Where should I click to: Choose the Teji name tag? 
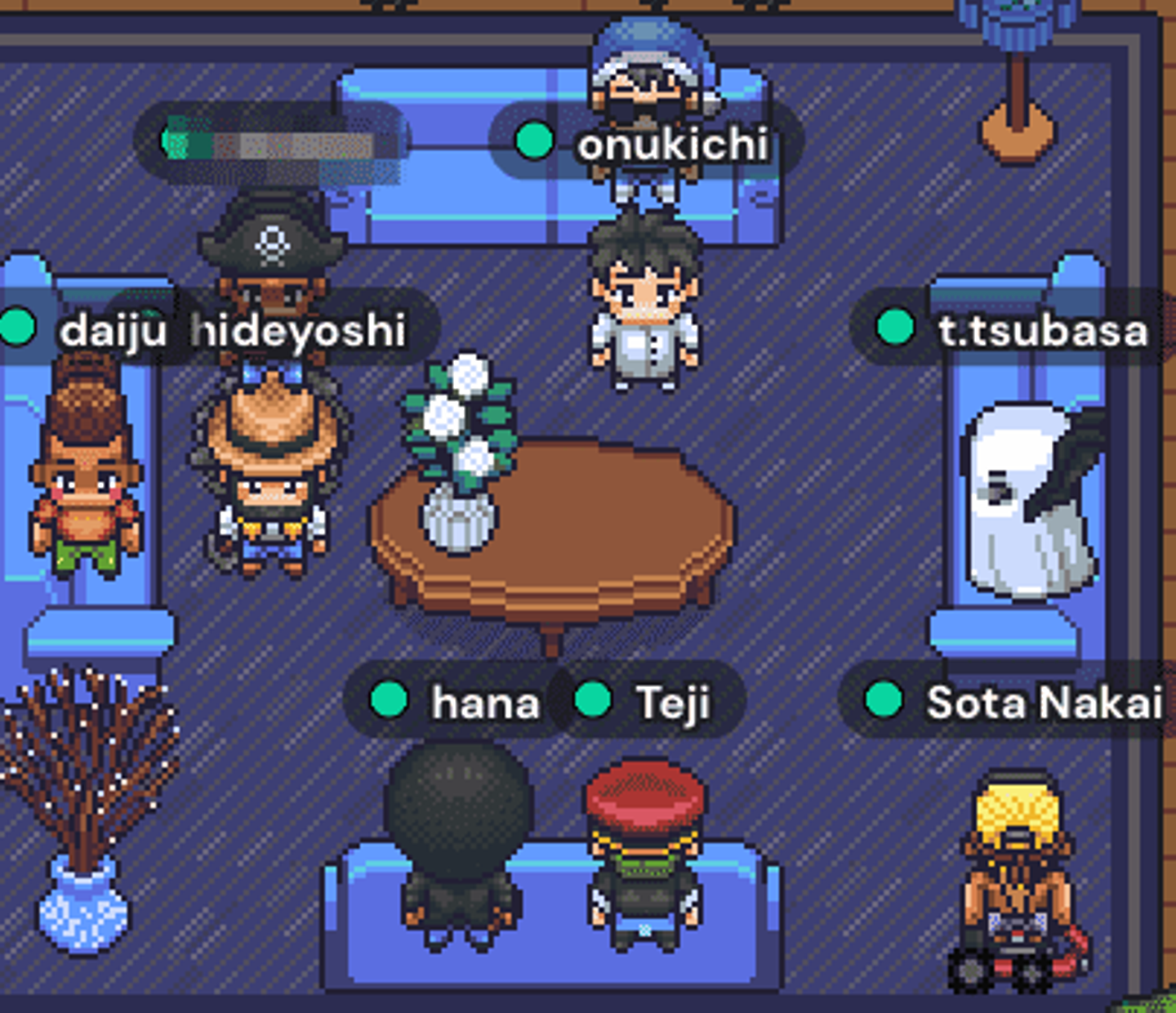point(671,703)
